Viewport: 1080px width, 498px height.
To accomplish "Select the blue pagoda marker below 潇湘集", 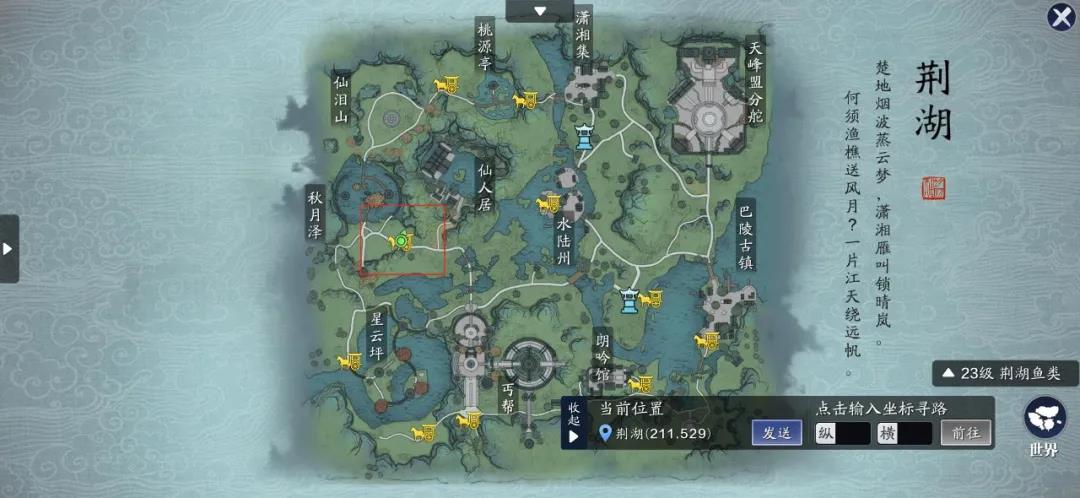I will tap(584, 136).
